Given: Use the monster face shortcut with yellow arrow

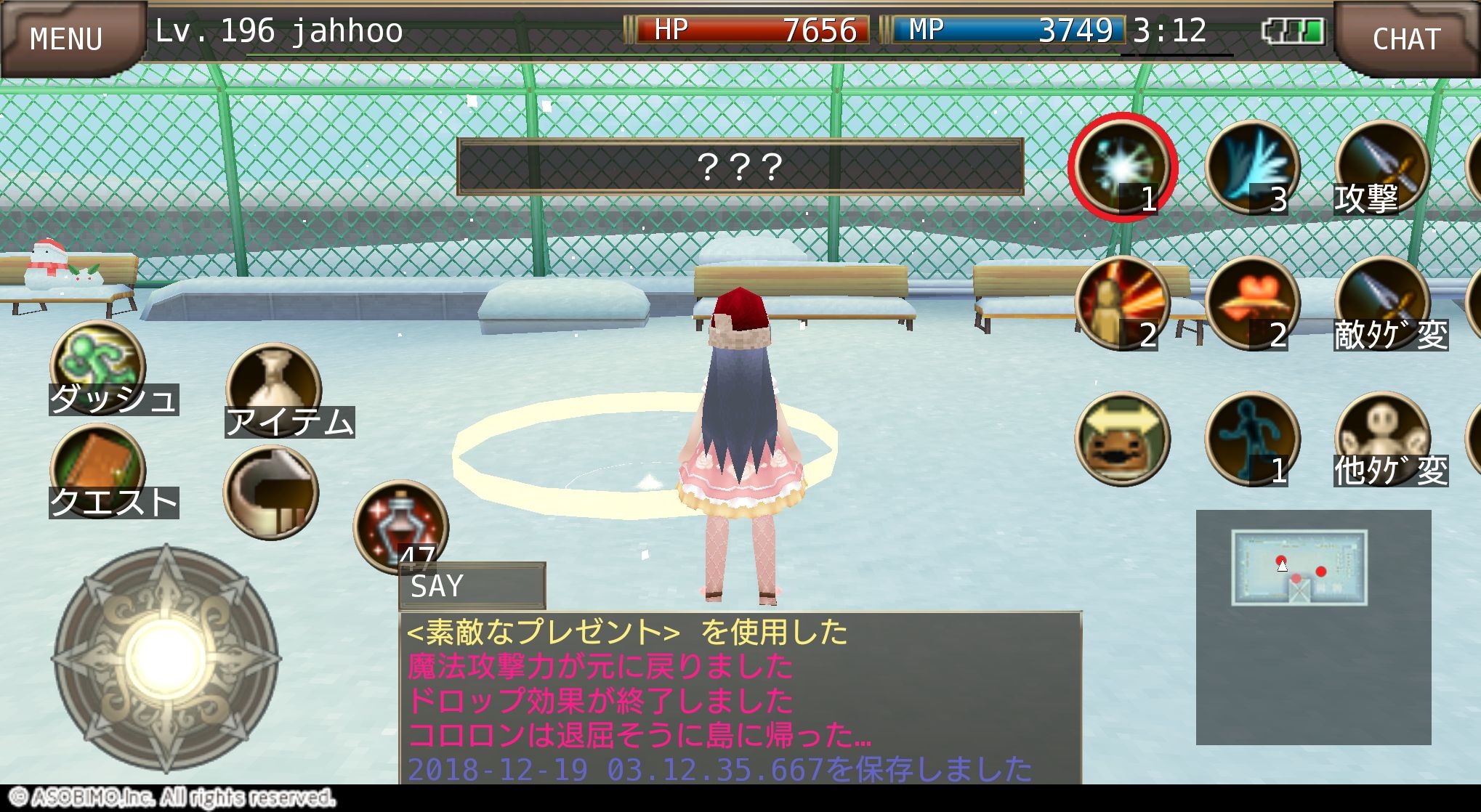Looking at the screenshot, I should pos(1125,436).
